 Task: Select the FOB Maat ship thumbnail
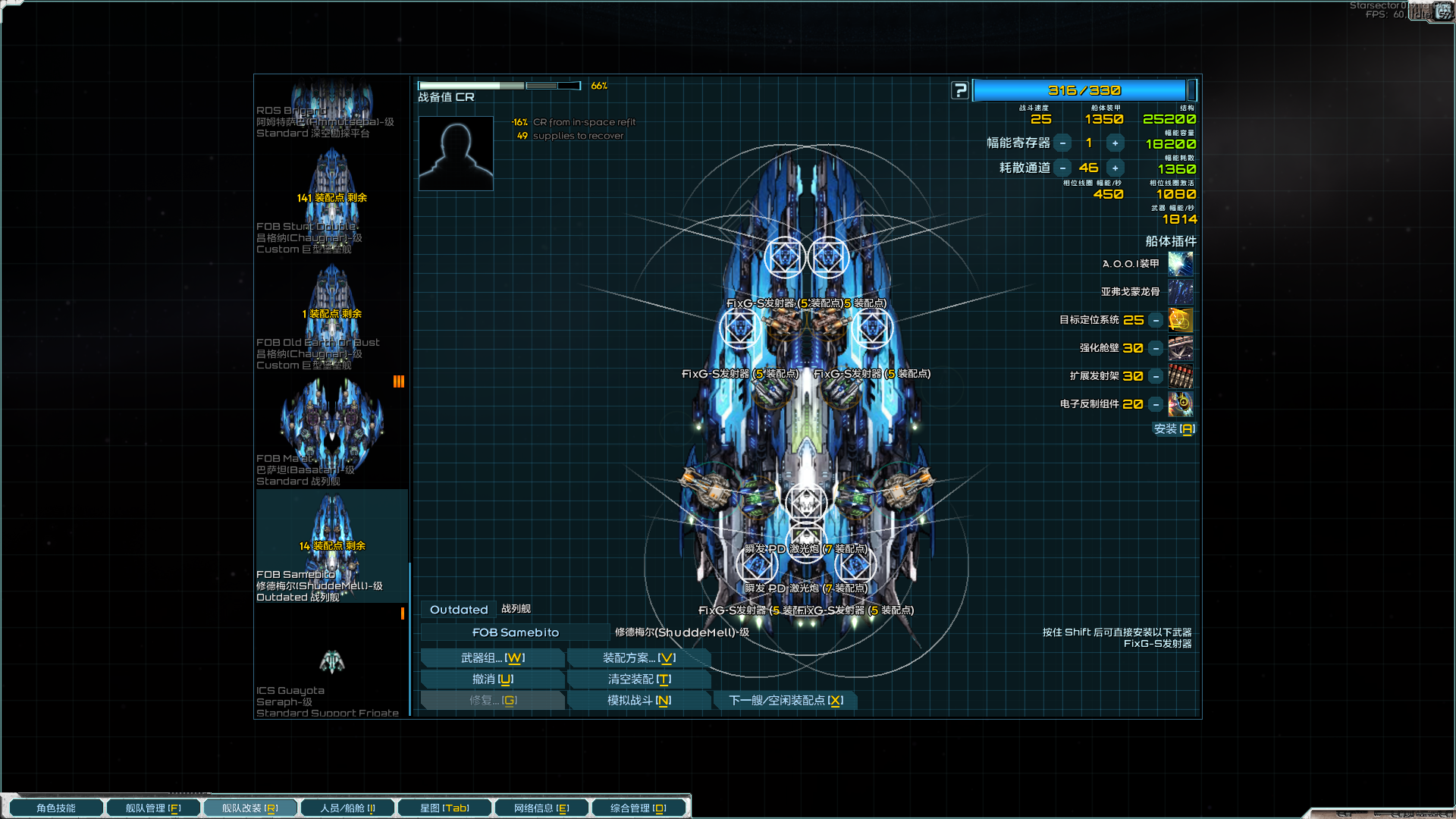tap(331, 425)
